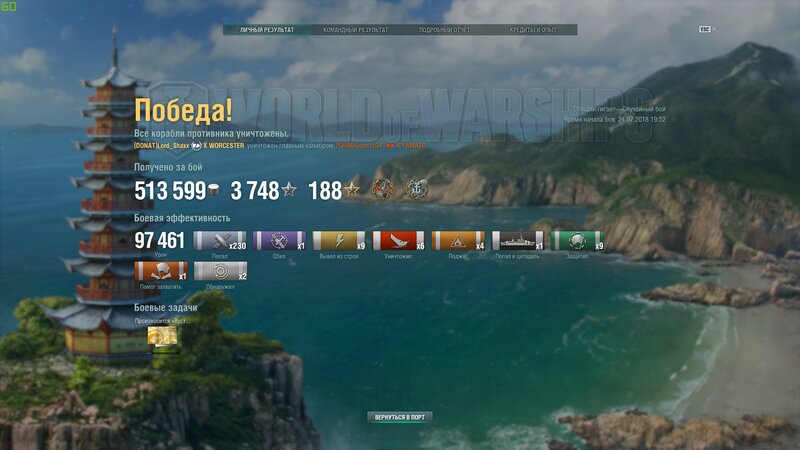Image resolution: width=800 pixels, height=450 pixels.
Task: Show the Кредиты и опыт tab
Action: point(532,30)
